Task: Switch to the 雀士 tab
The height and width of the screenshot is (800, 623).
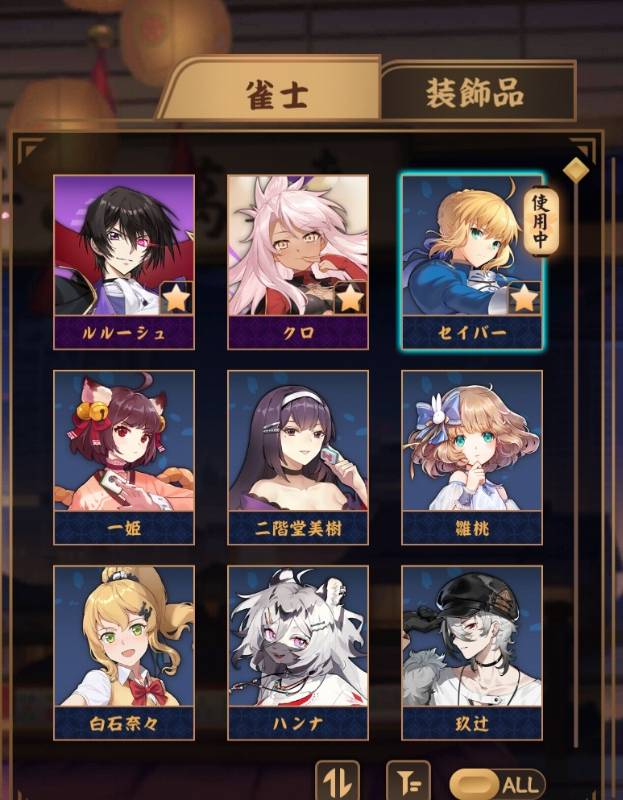Action: [277, 93]
